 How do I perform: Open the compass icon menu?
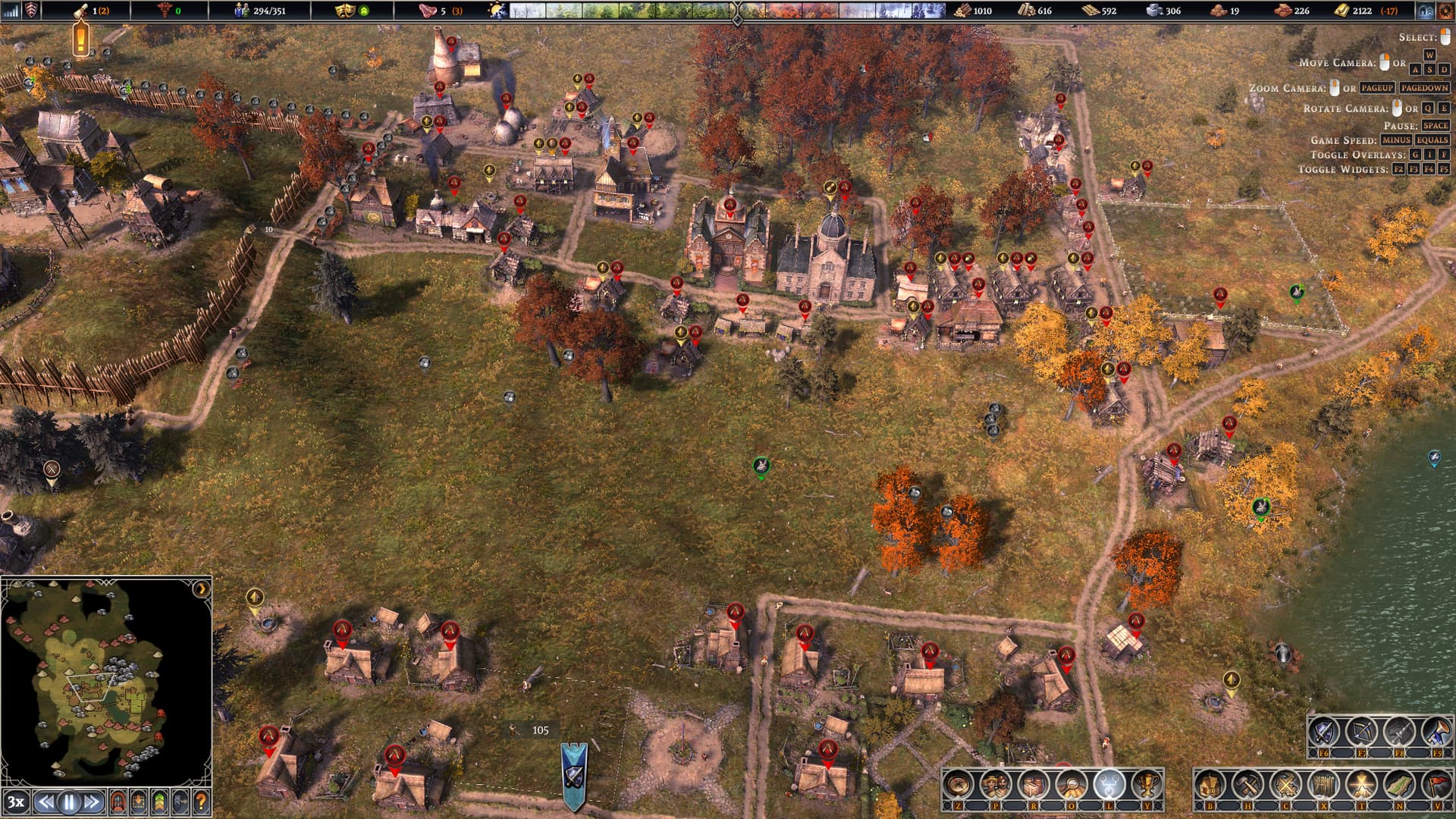coord(959,786)
